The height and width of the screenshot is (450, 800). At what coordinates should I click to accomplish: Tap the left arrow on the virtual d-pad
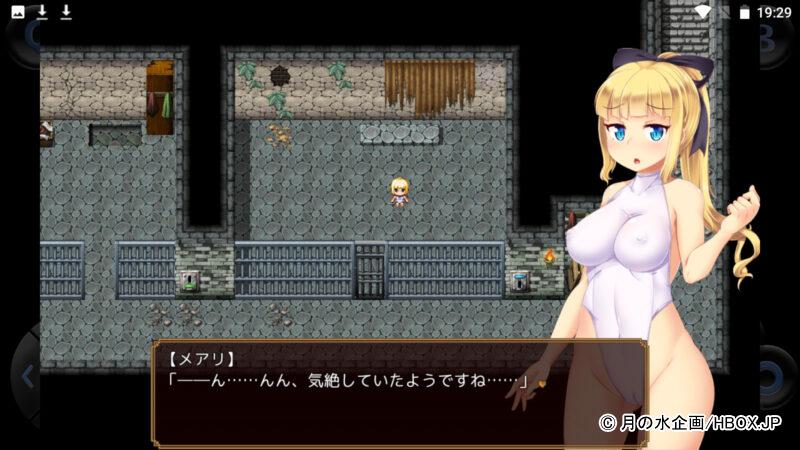pos(26,376)
